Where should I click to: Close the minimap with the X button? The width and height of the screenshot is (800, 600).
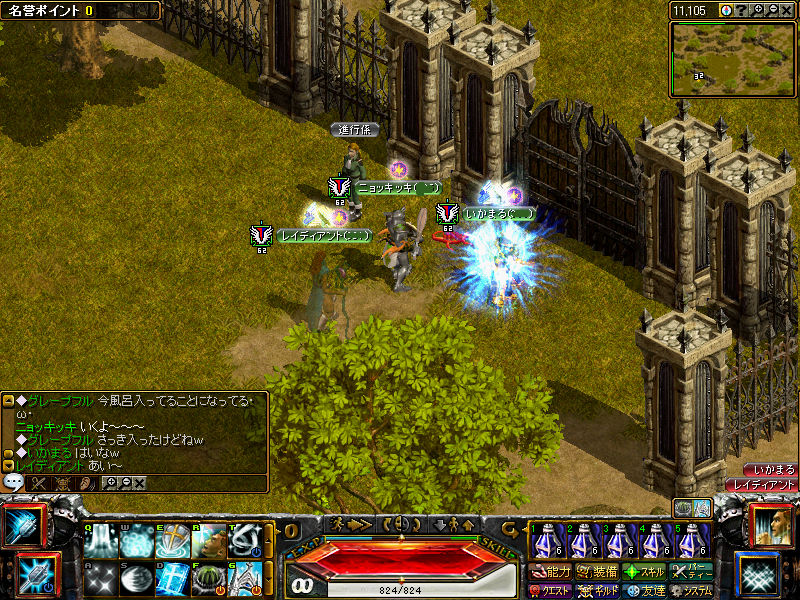point(788,9)
